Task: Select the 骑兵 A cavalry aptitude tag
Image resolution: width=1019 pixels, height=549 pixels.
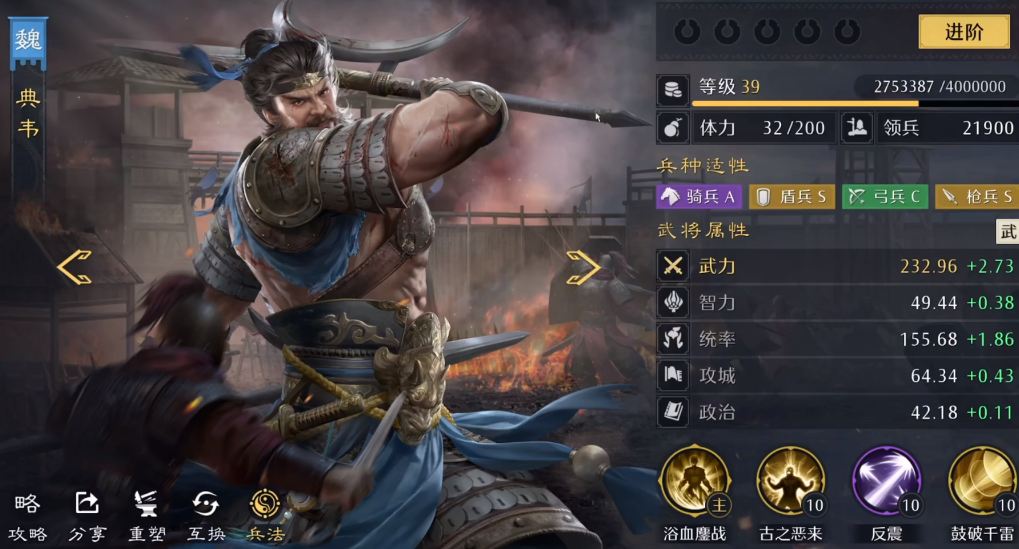Action: (x=698, y=197)
